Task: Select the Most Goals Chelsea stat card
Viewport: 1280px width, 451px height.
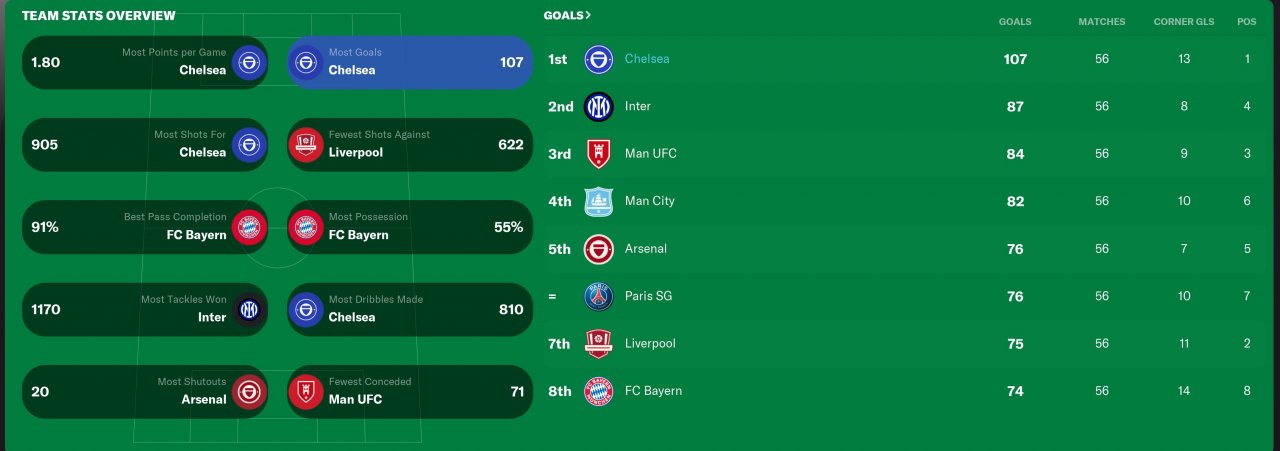Action: click(409, 62)
